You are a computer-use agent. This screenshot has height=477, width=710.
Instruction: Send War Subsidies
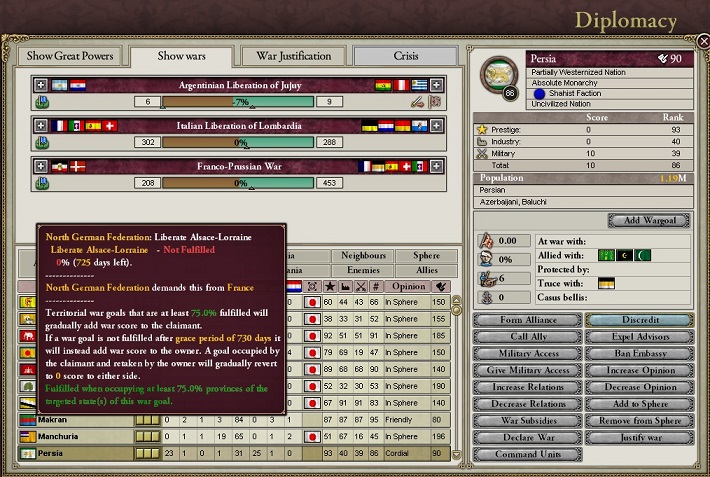[x=527, y=420]
